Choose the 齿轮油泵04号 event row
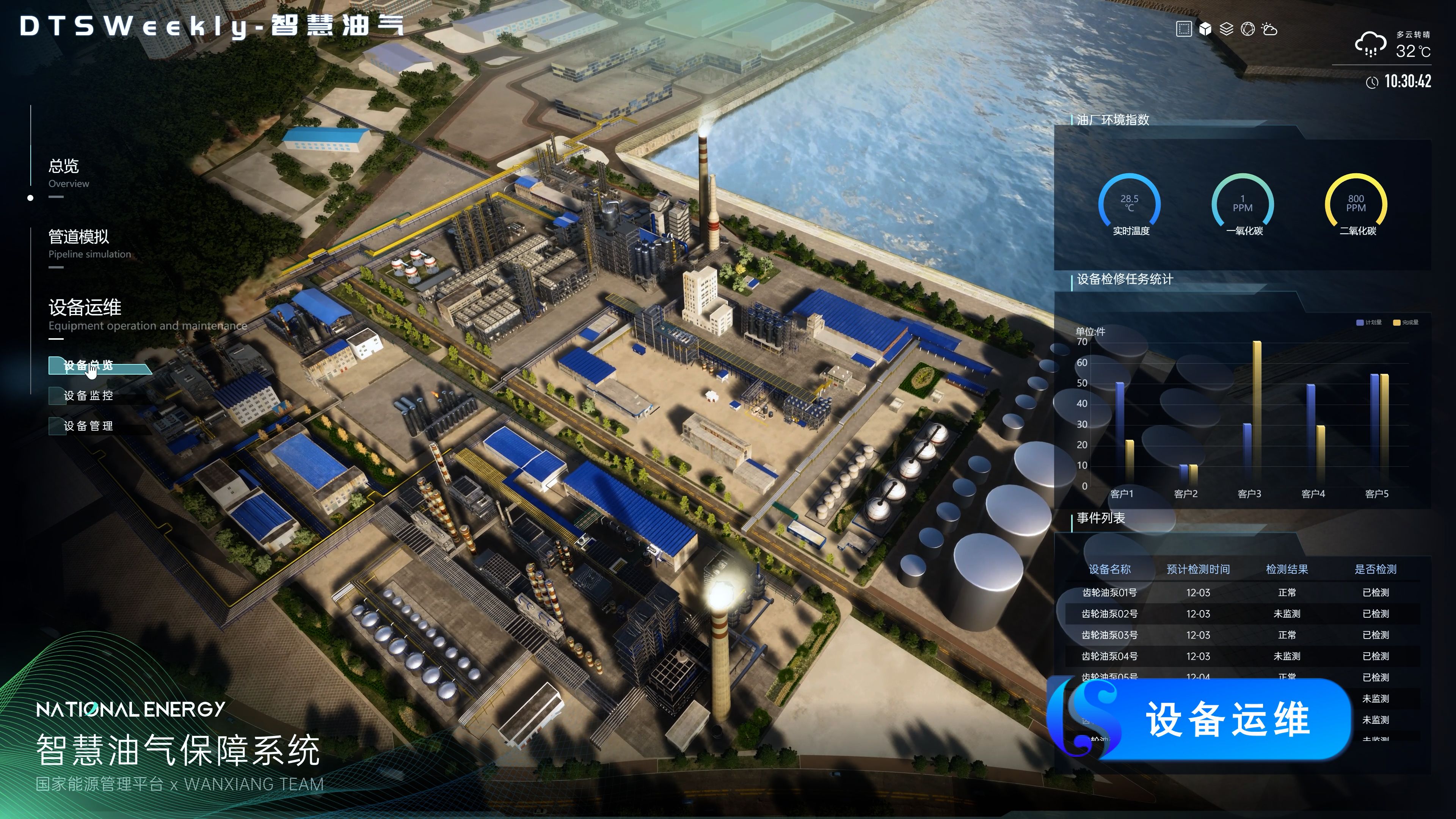Image resolution: width=1456 pixels, height=819 pixels. click(x=1243, y=656)
